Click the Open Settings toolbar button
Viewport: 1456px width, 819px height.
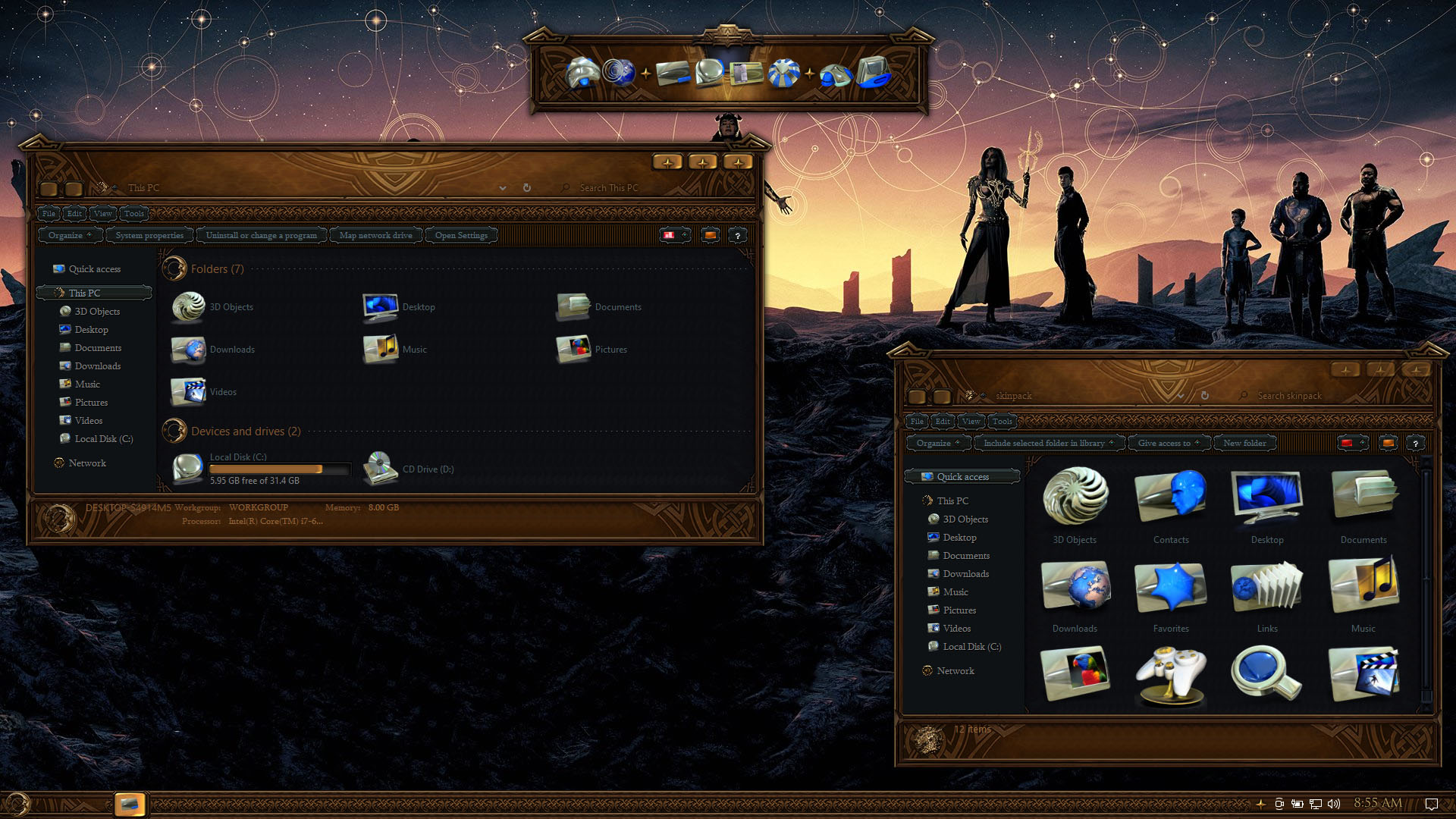(x=461, y=235)
